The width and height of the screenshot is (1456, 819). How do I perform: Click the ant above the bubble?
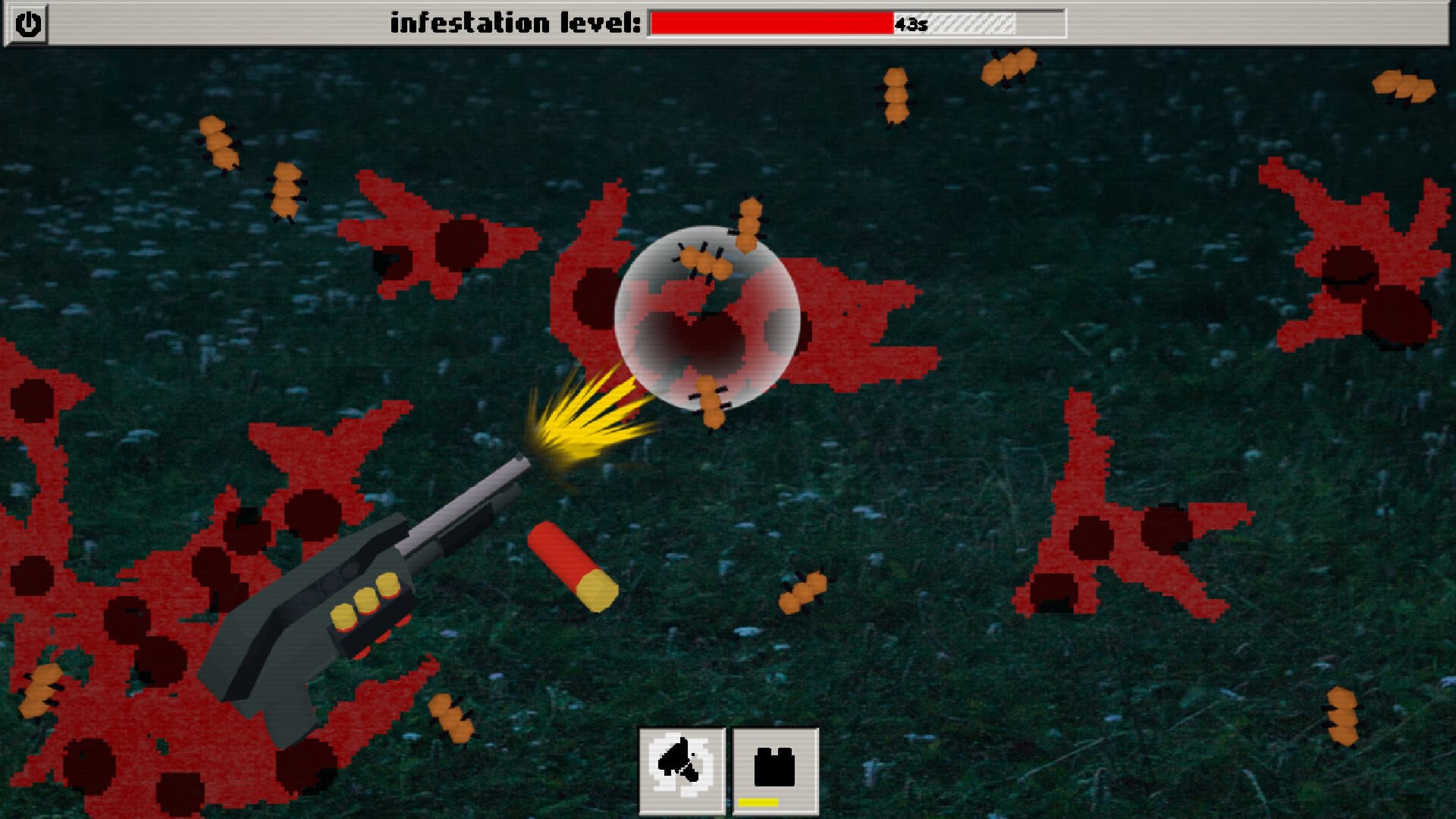[747, 224]
